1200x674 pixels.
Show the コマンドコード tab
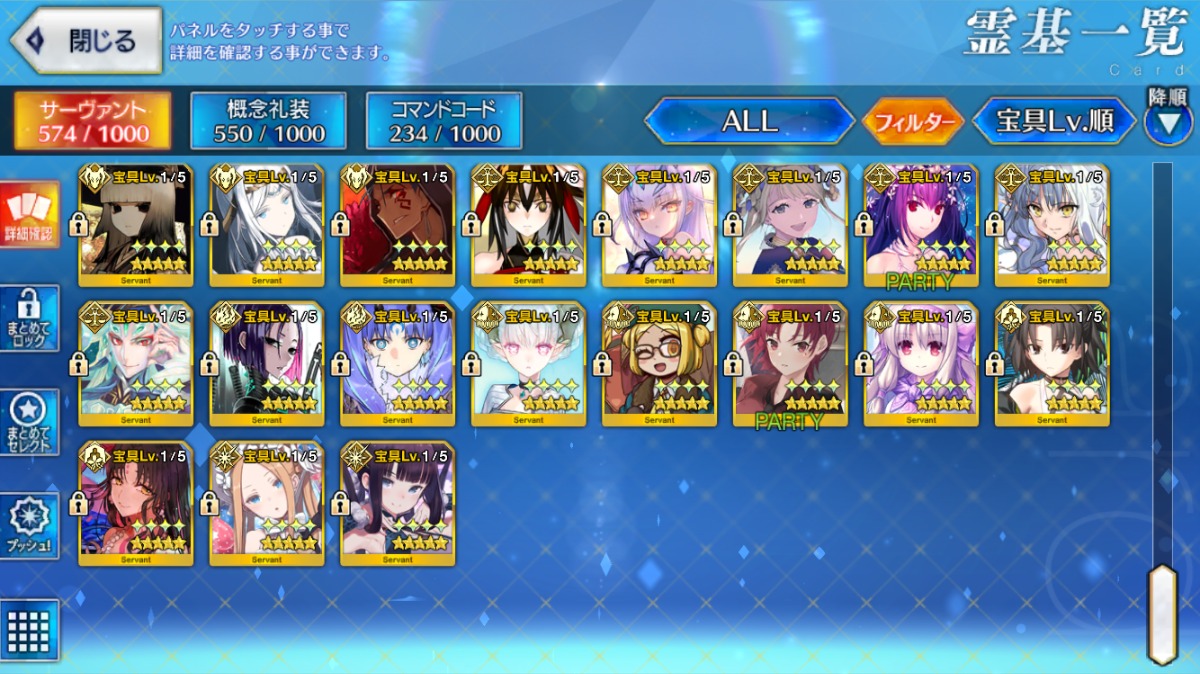click(x=444, y=121)
